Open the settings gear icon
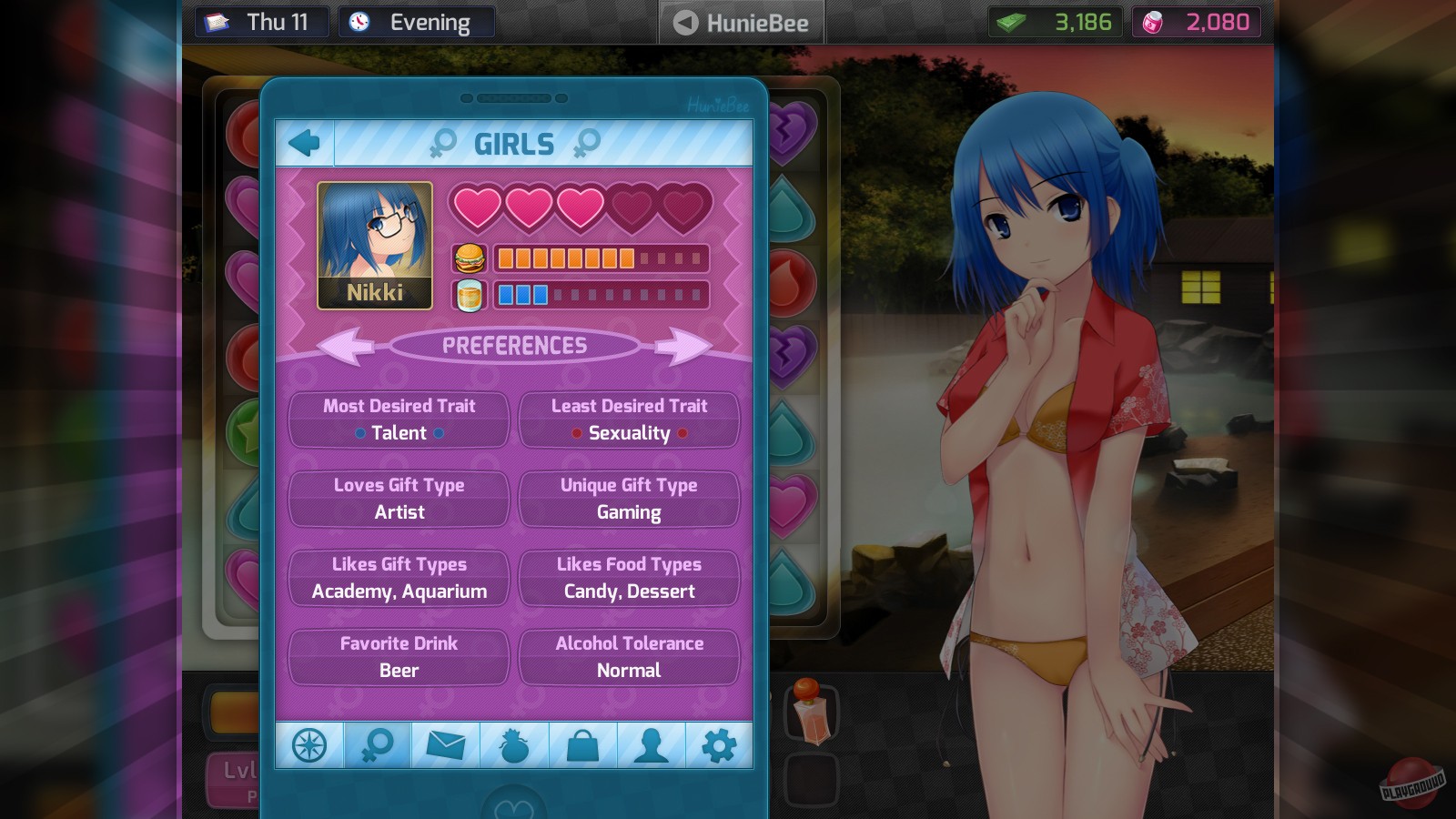 coord(719,744)
